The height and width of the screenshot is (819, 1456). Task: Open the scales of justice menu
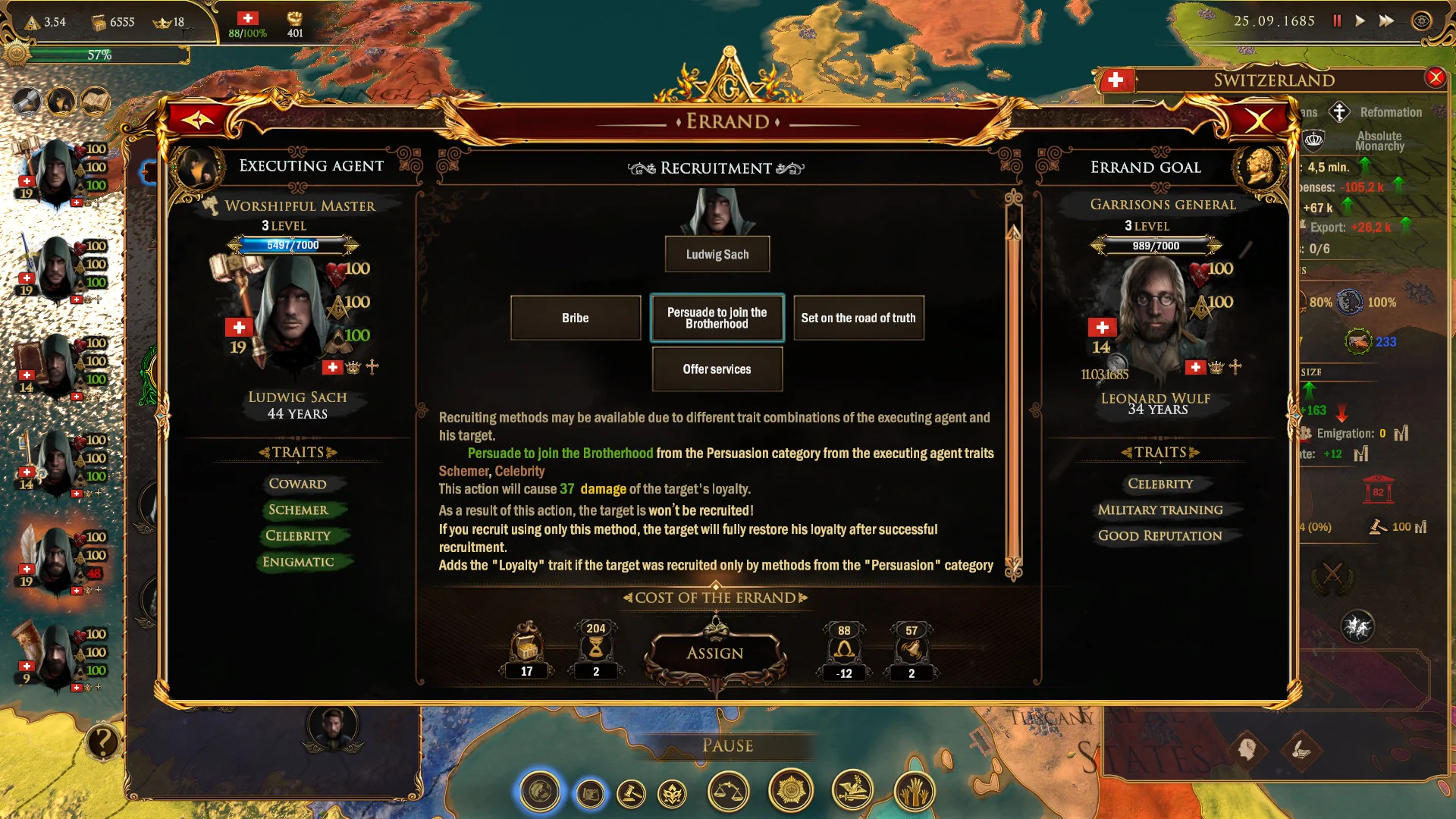pyautogui.click(x=728, y=792)
